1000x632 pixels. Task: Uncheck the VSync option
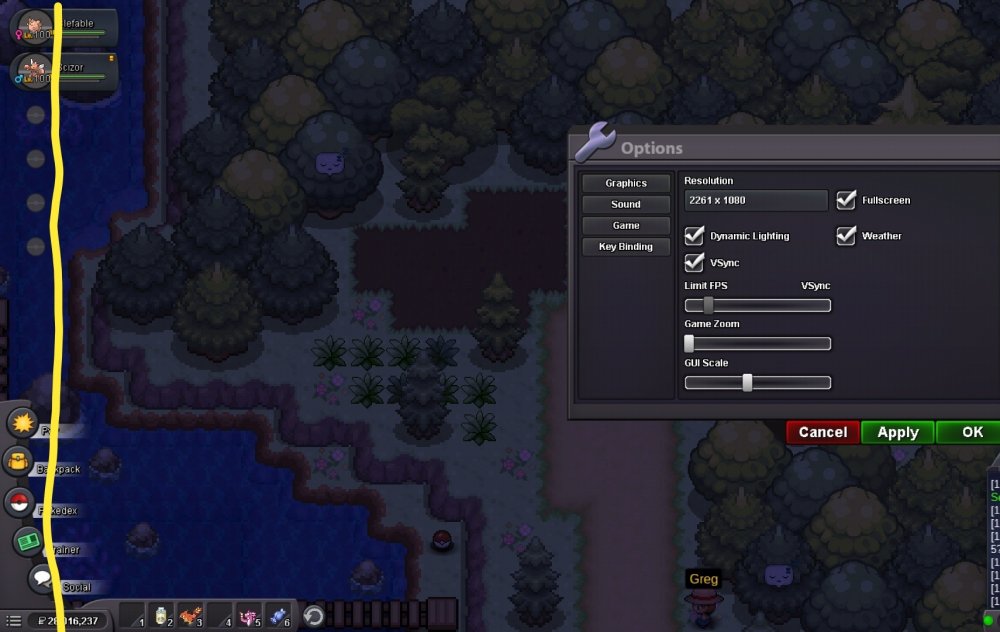click(695, 262)
